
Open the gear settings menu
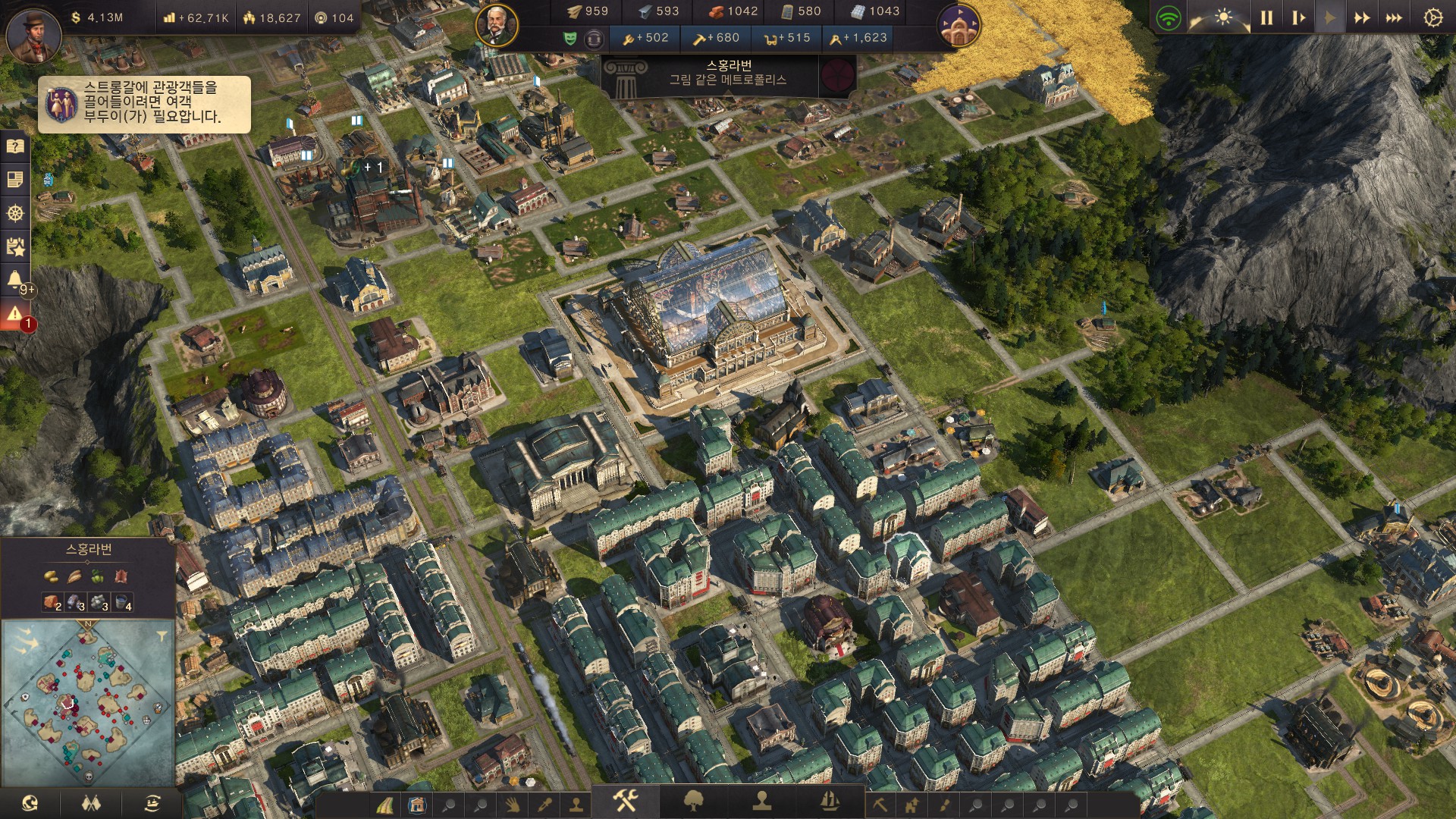(x=1432, y=17)
